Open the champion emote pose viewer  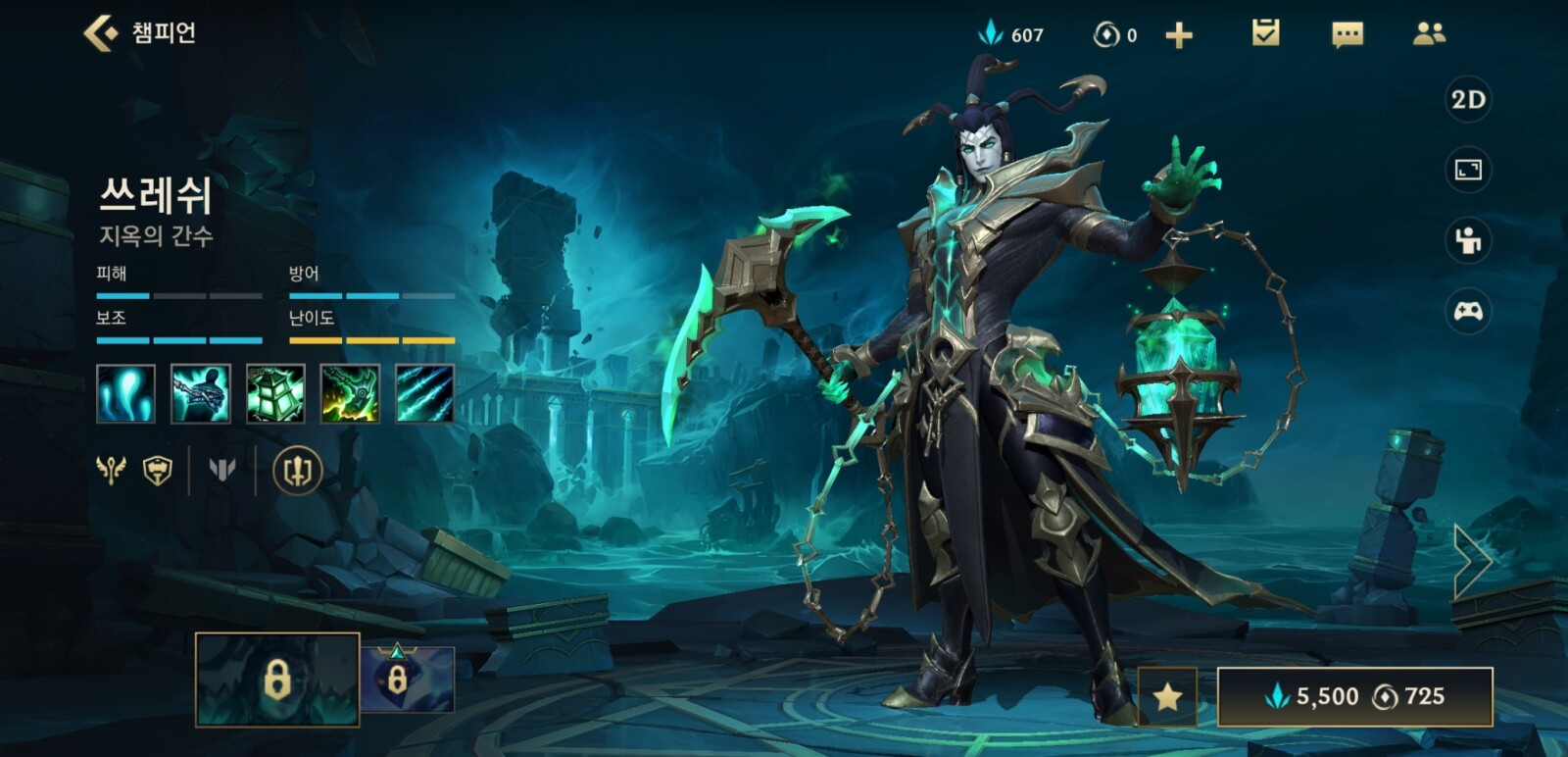1468,240
